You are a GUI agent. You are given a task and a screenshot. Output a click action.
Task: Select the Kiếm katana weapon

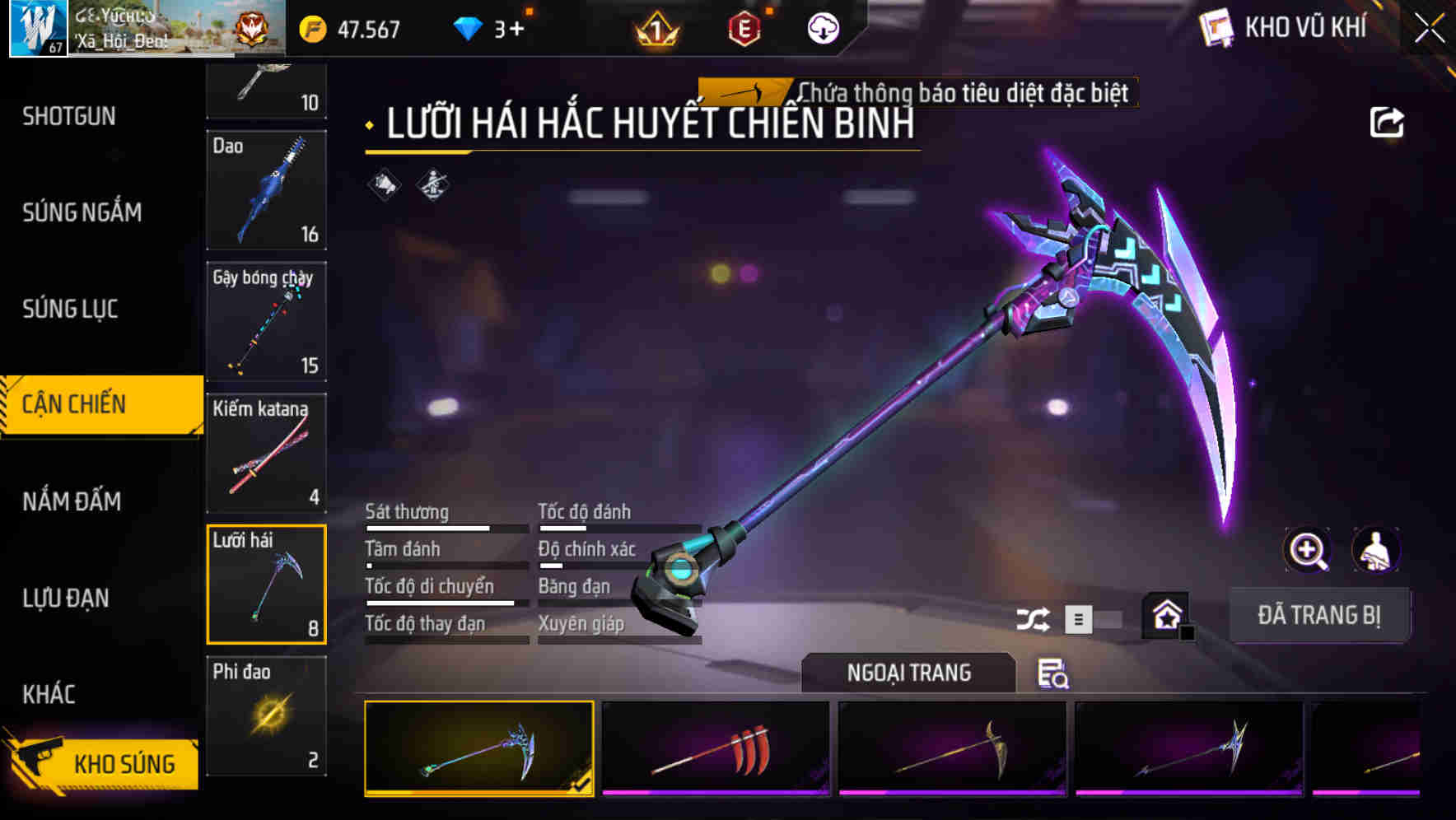click(x=266, y=453)
